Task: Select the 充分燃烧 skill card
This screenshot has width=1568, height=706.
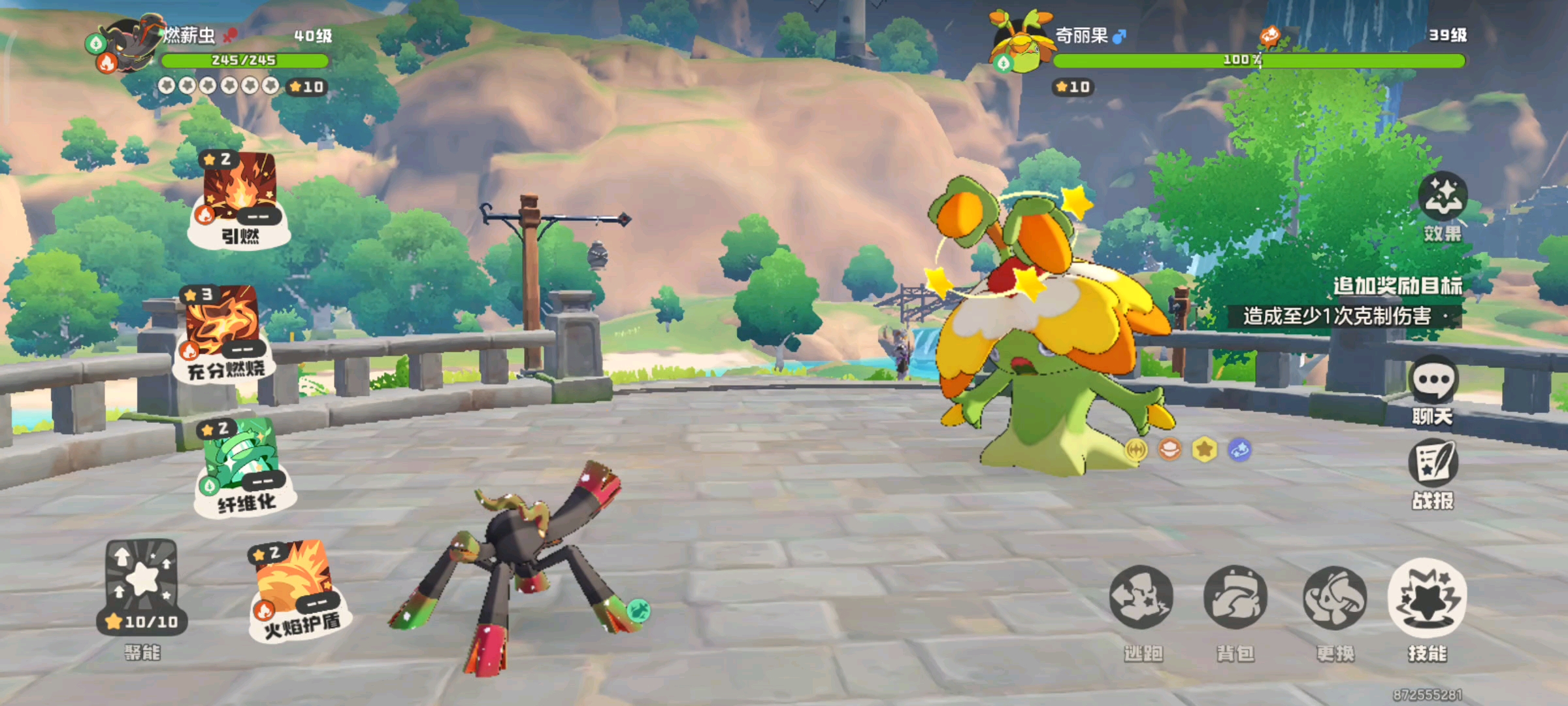Action: [x=222, y=331]
